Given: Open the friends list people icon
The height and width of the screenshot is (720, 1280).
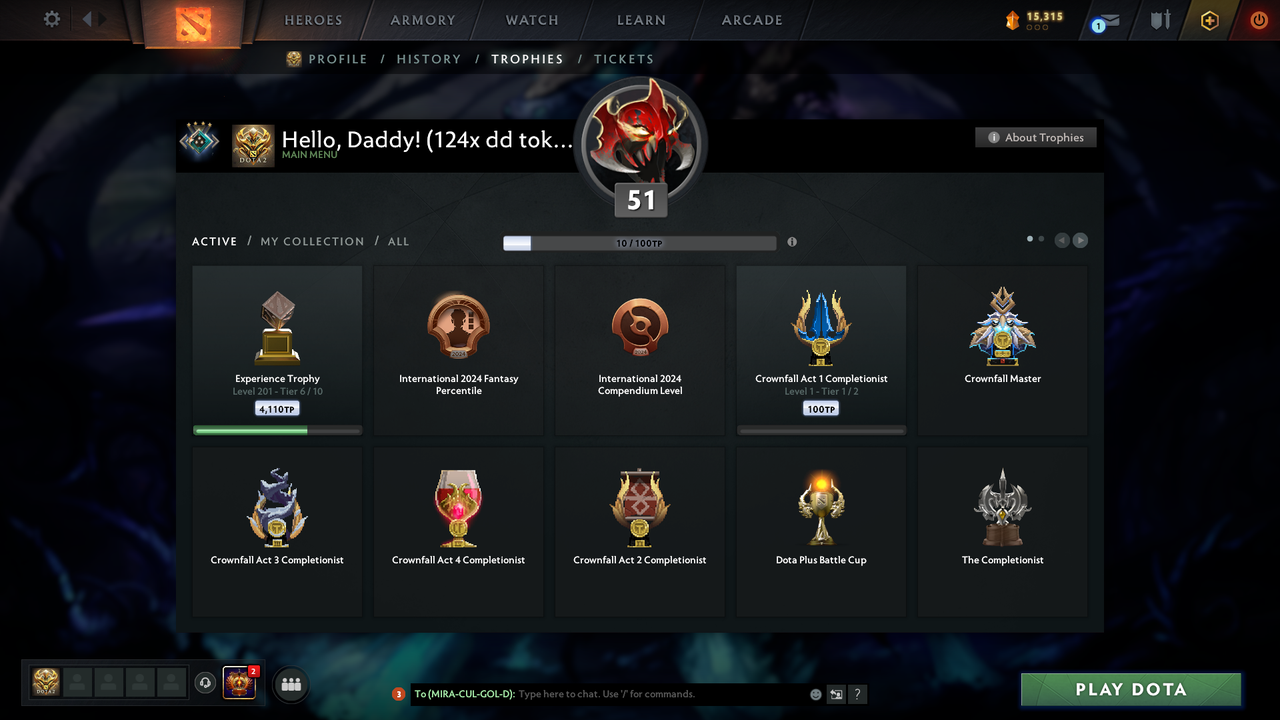Looking at the screenshot, I should click(290, 684).
